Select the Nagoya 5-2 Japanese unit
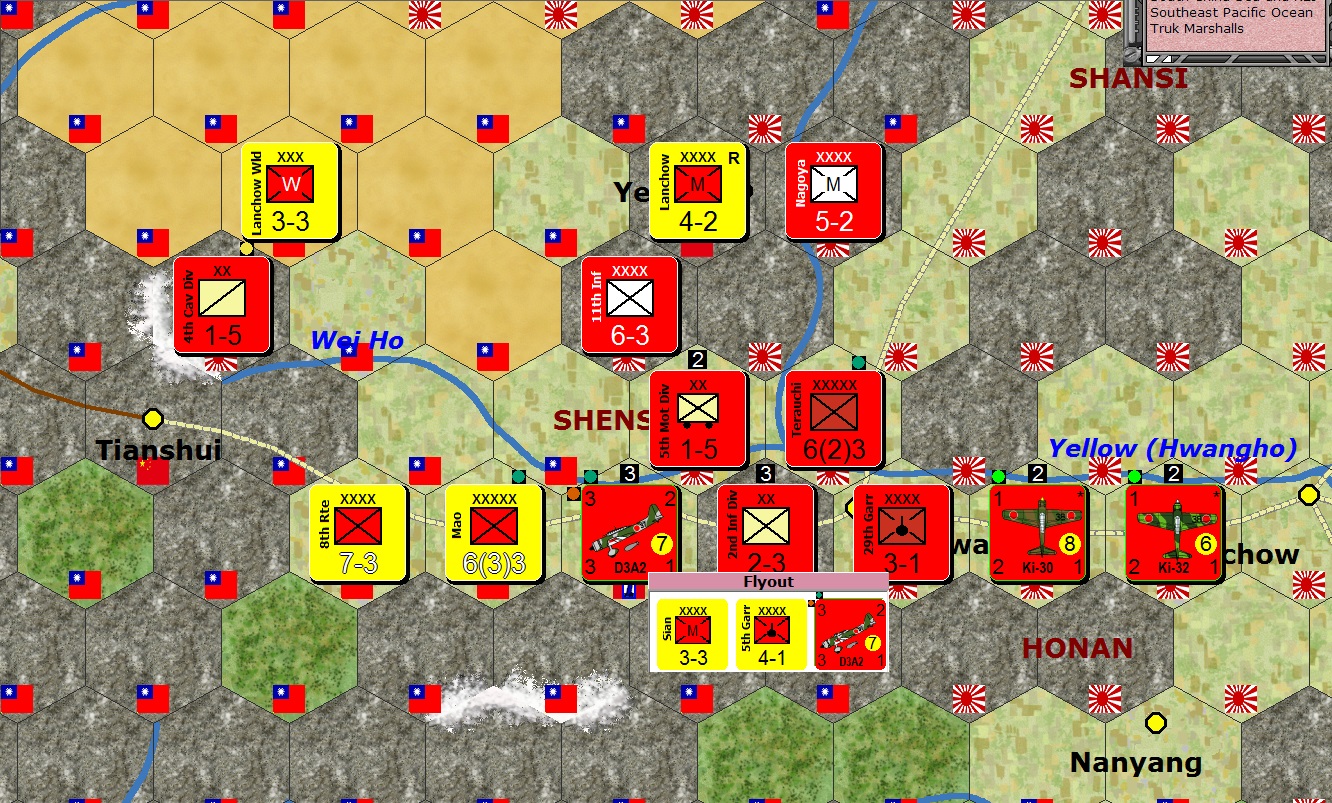 pos(834,191)
